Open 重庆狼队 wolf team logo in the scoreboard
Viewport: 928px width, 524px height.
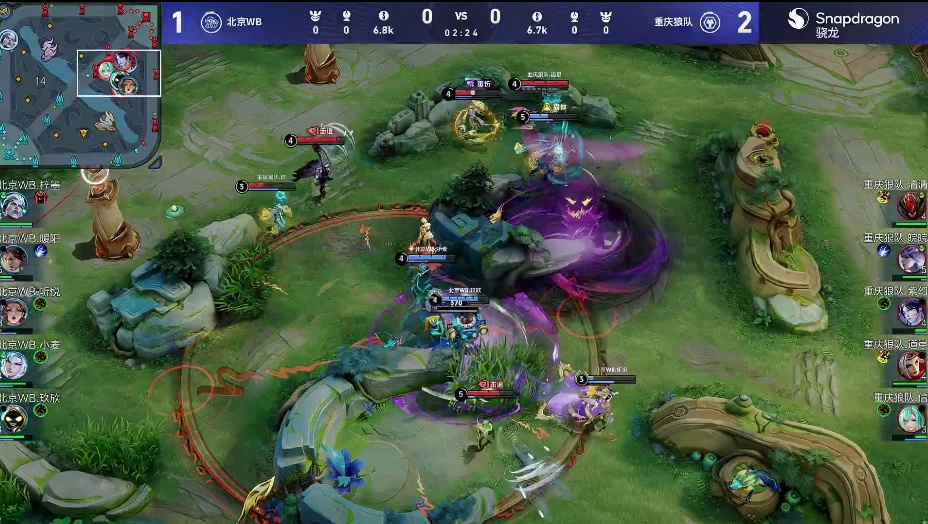710,22
